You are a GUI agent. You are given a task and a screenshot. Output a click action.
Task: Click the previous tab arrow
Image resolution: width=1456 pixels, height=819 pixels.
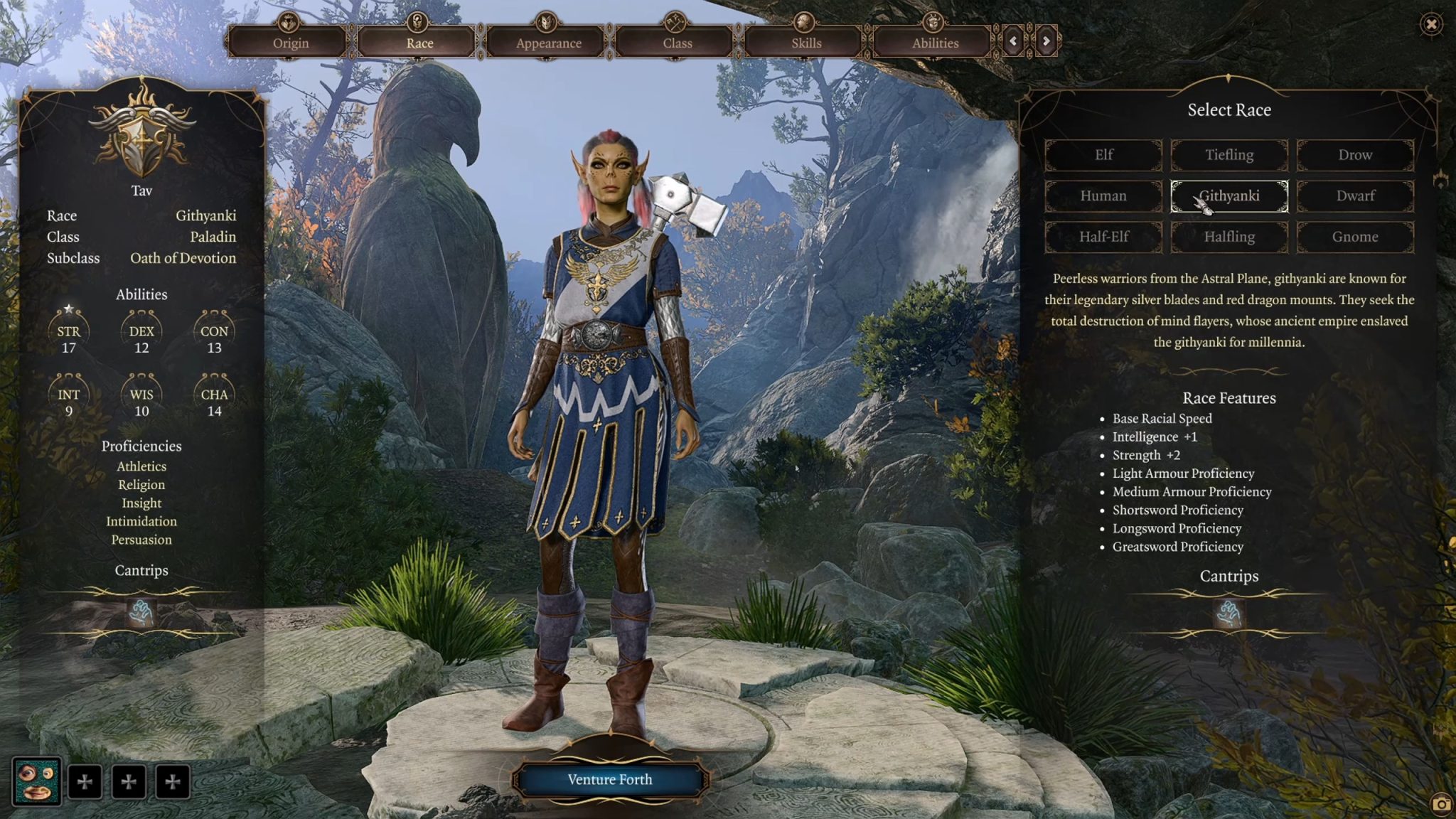1013,41
